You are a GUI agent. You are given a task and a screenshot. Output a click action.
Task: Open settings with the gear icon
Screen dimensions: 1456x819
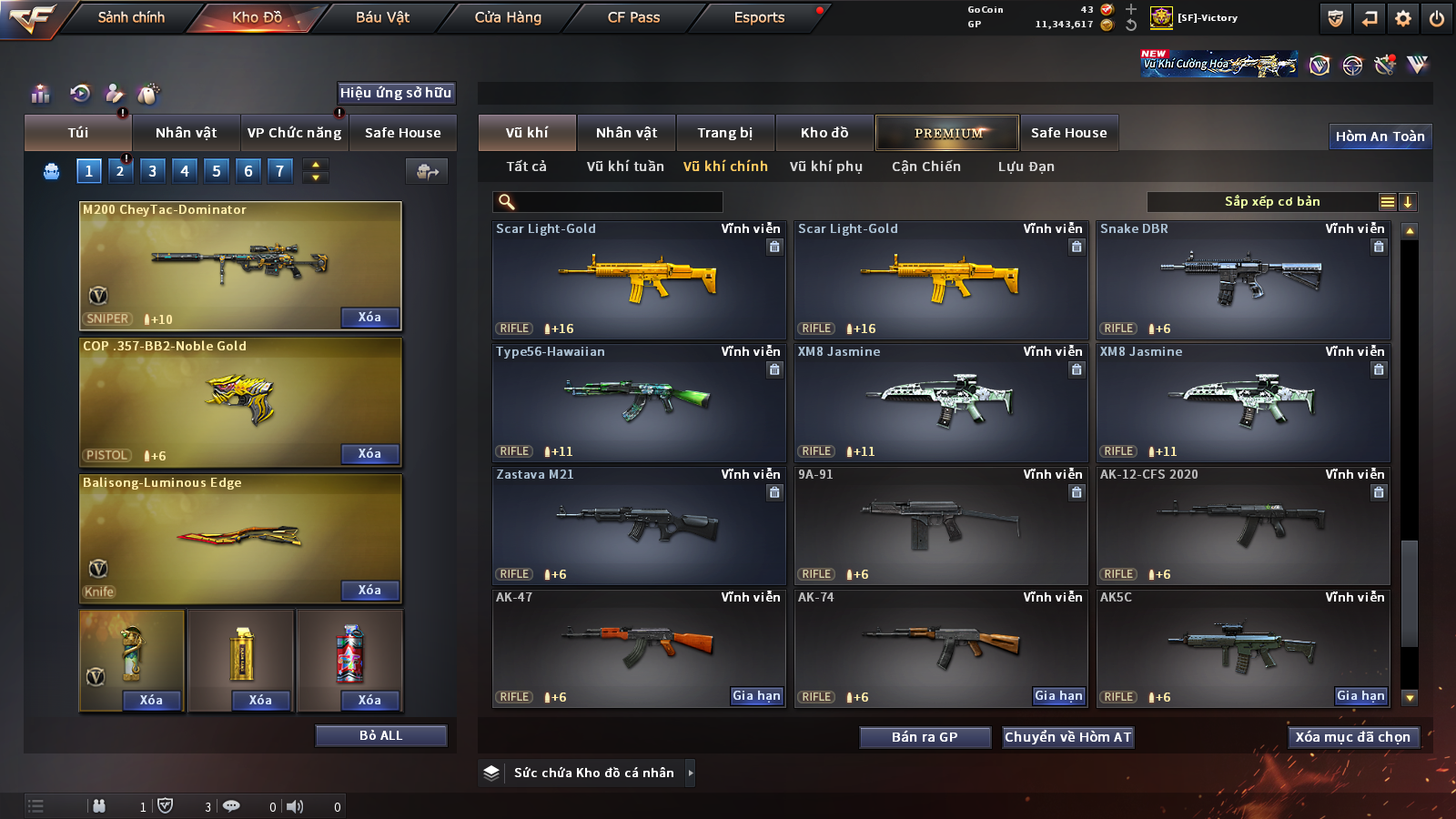click(x=1403, y=18)
